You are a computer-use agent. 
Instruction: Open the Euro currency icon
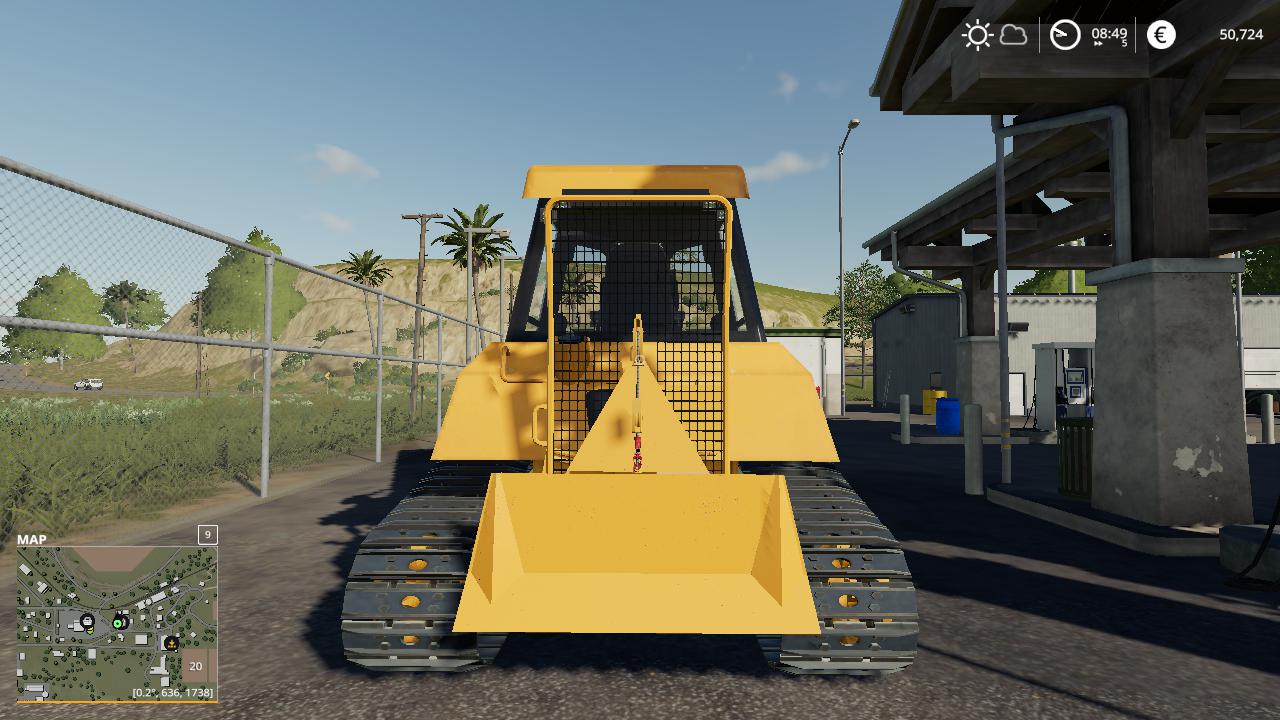click(1160, 35)
